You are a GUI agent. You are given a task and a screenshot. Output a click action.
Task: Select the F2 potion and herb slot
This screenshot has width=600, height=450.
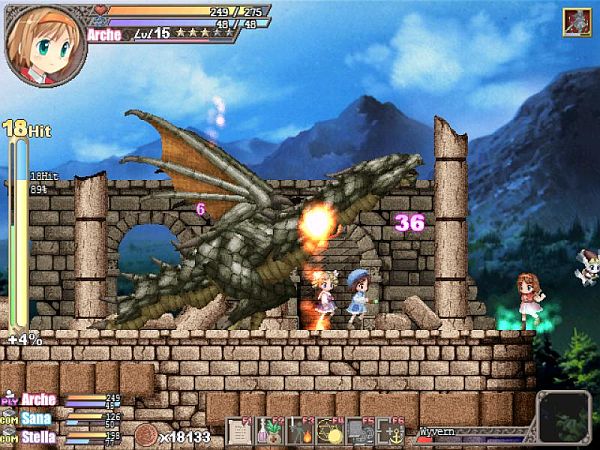pos(268,431)
